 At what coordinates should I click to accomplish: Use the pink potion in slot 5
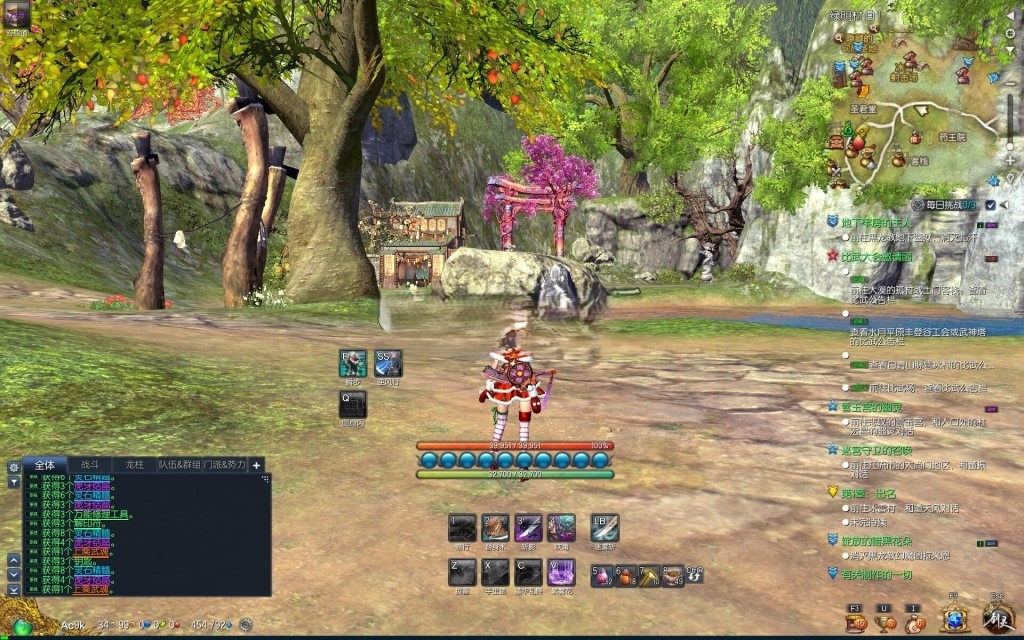click(602, 576)
